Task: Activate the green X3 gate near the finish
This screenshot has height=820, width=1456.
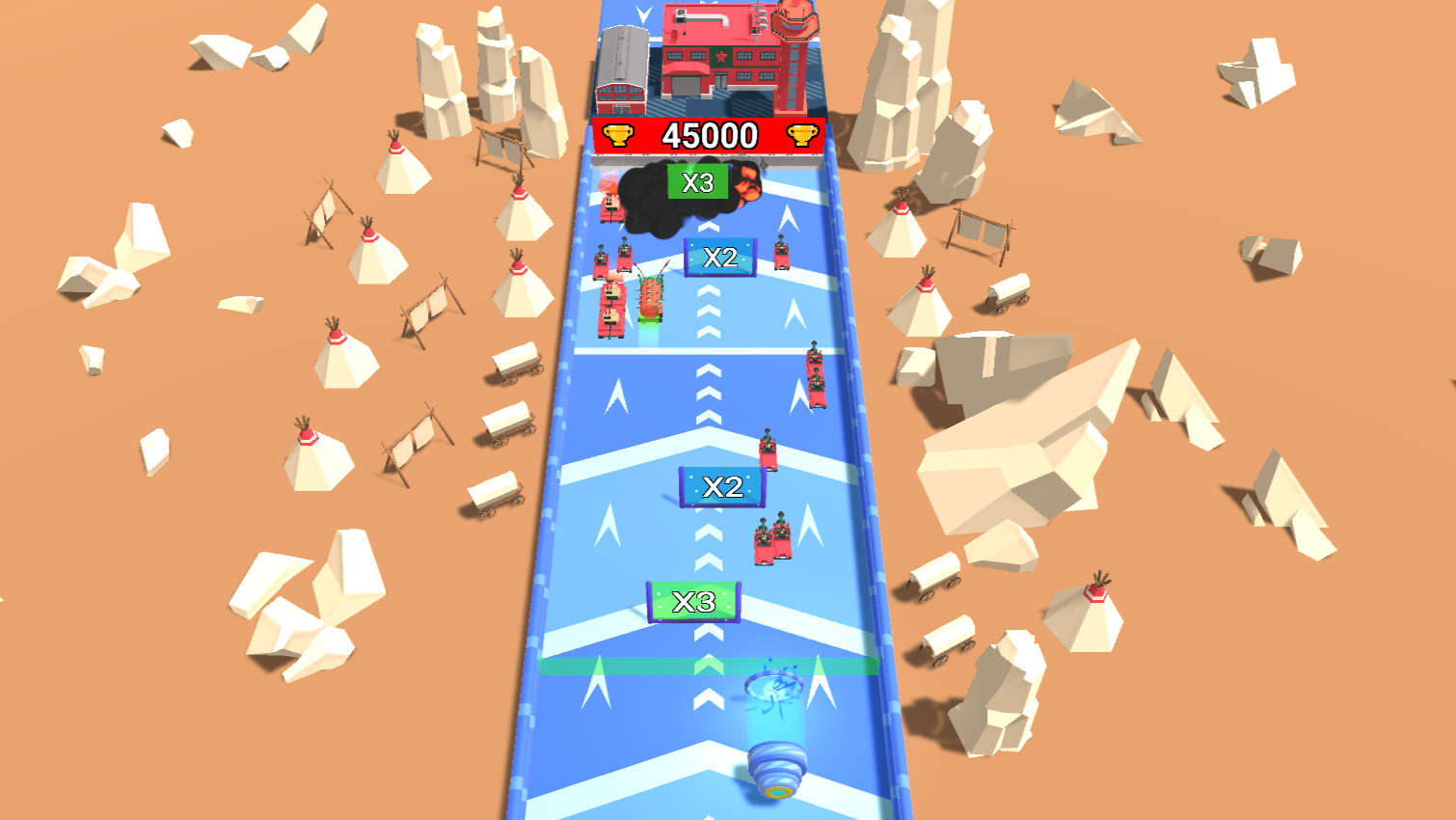Action: tap(693, 600)
